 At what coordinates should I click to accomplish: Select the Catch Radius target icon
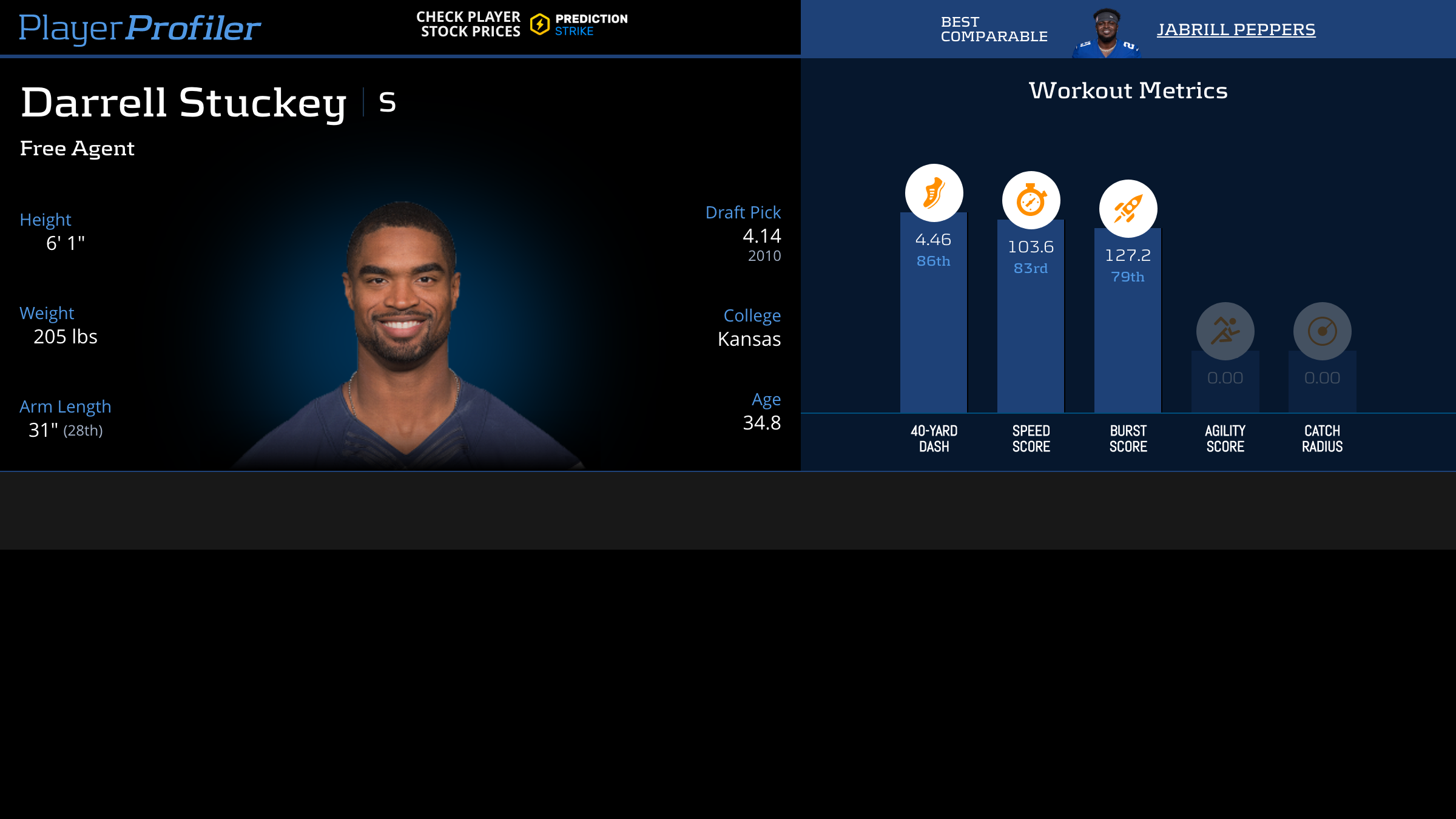coord(1322,331)
